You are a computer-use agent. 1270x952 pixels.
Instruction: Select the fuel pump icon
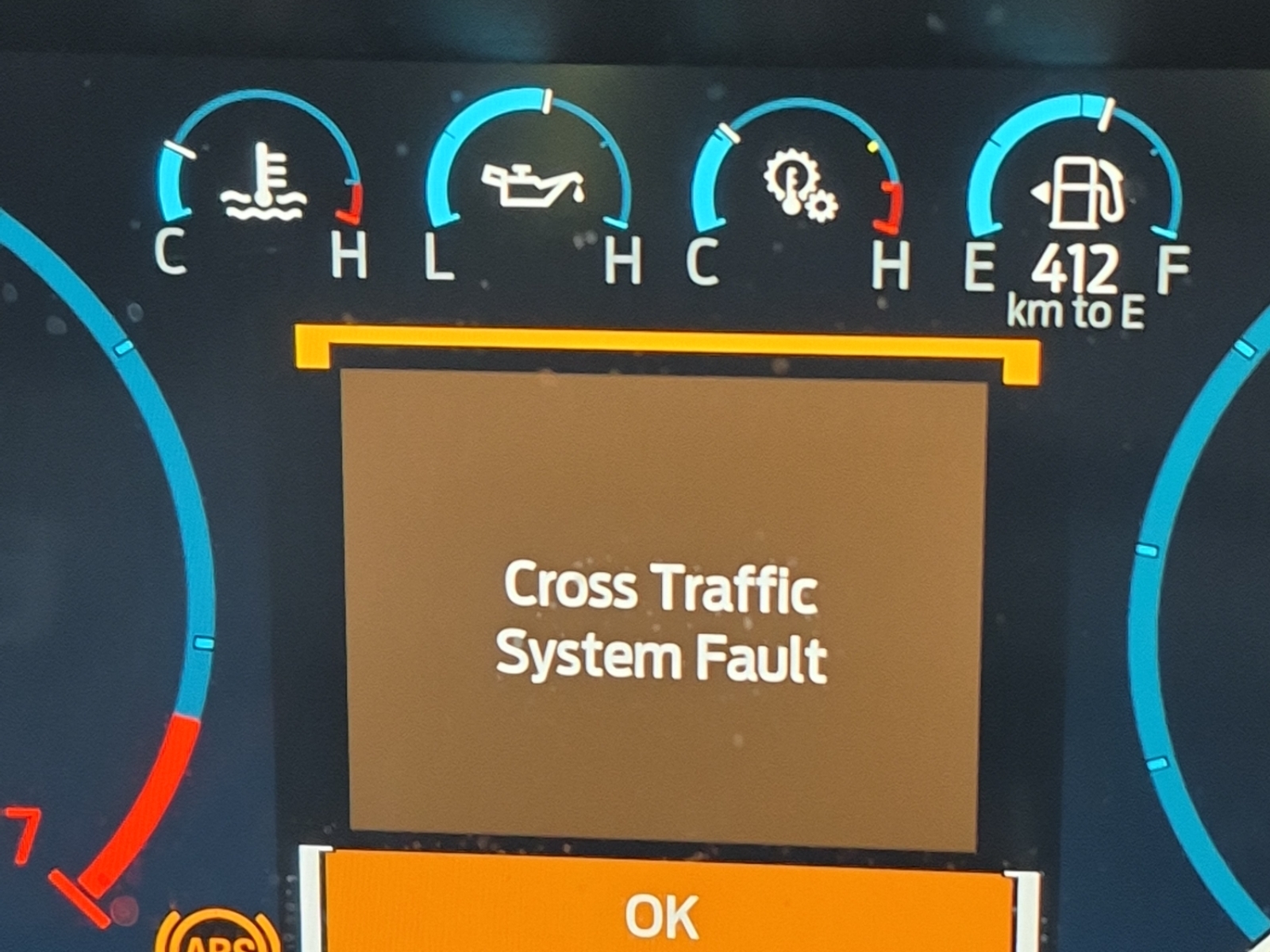click(x=1080, y=193)
